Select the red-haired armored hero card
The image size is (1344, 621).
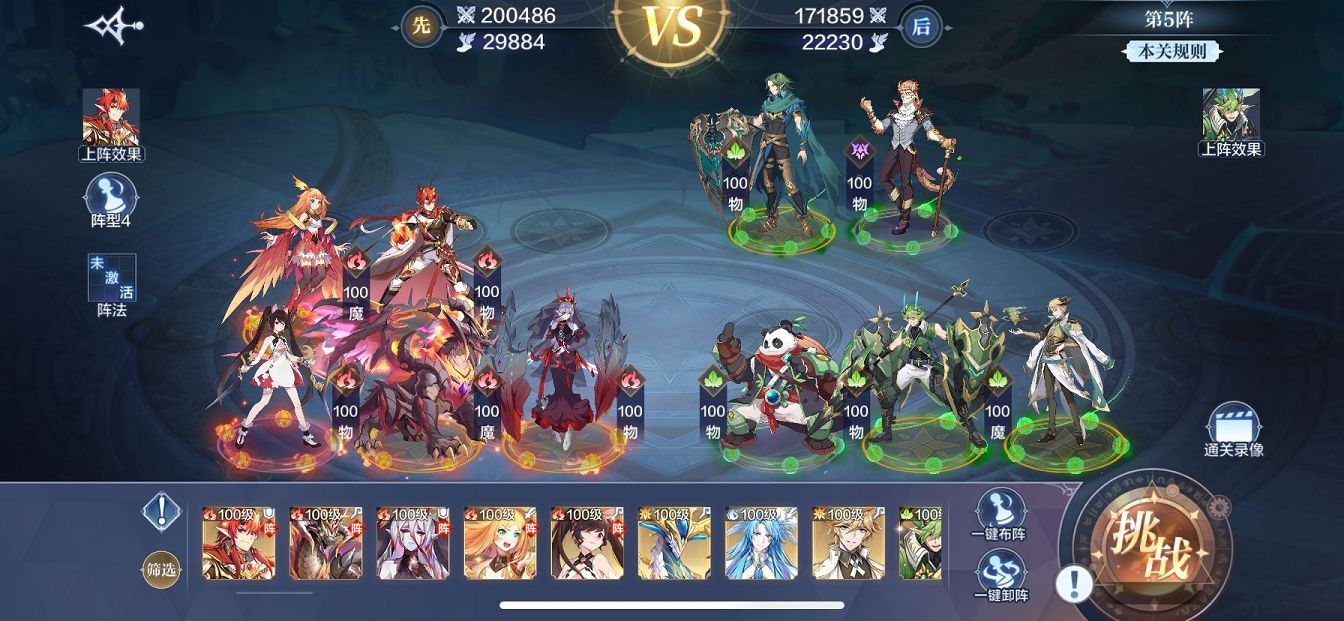(x=238, y=543)
